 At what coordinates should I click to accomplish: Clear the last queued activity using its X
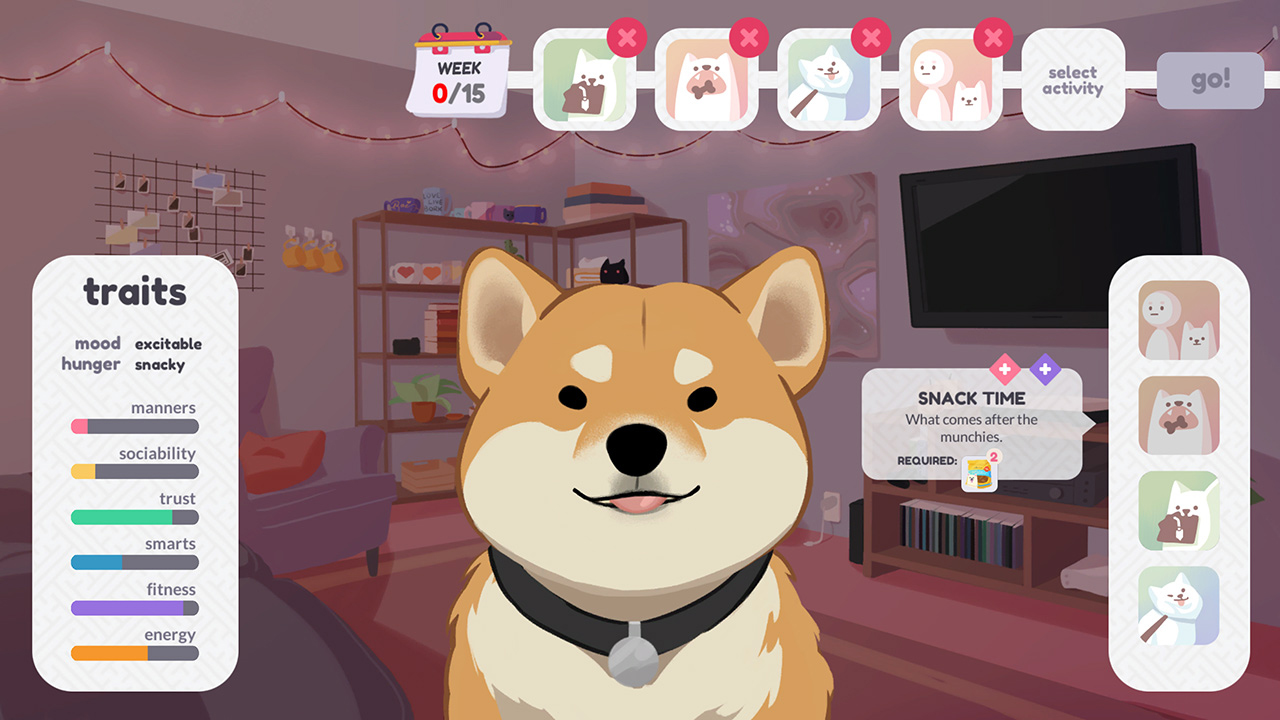click(x=993, y=37)
